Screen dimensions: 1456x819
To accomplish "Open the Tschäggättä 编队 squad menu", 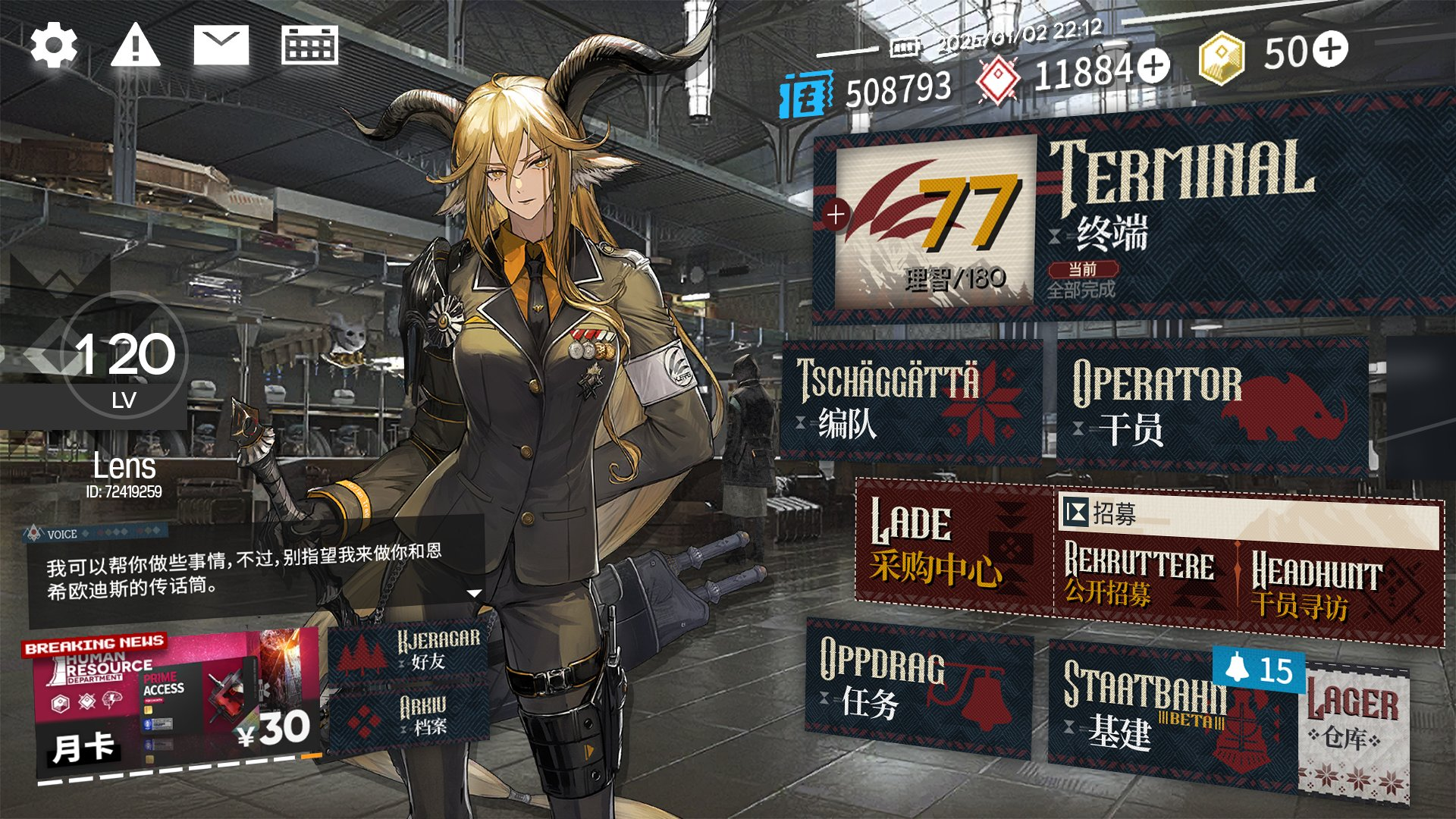I will 910,400.
